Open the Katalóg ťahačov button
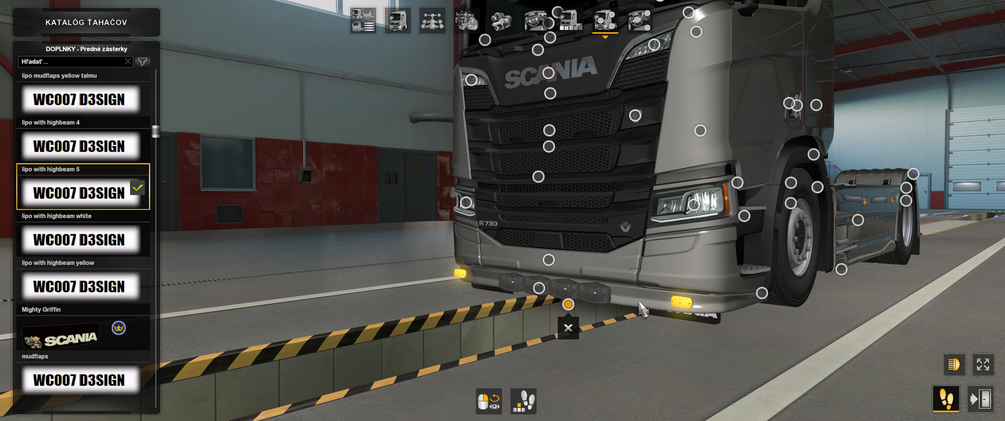1005x421 pixels. (x=85, y=22)
